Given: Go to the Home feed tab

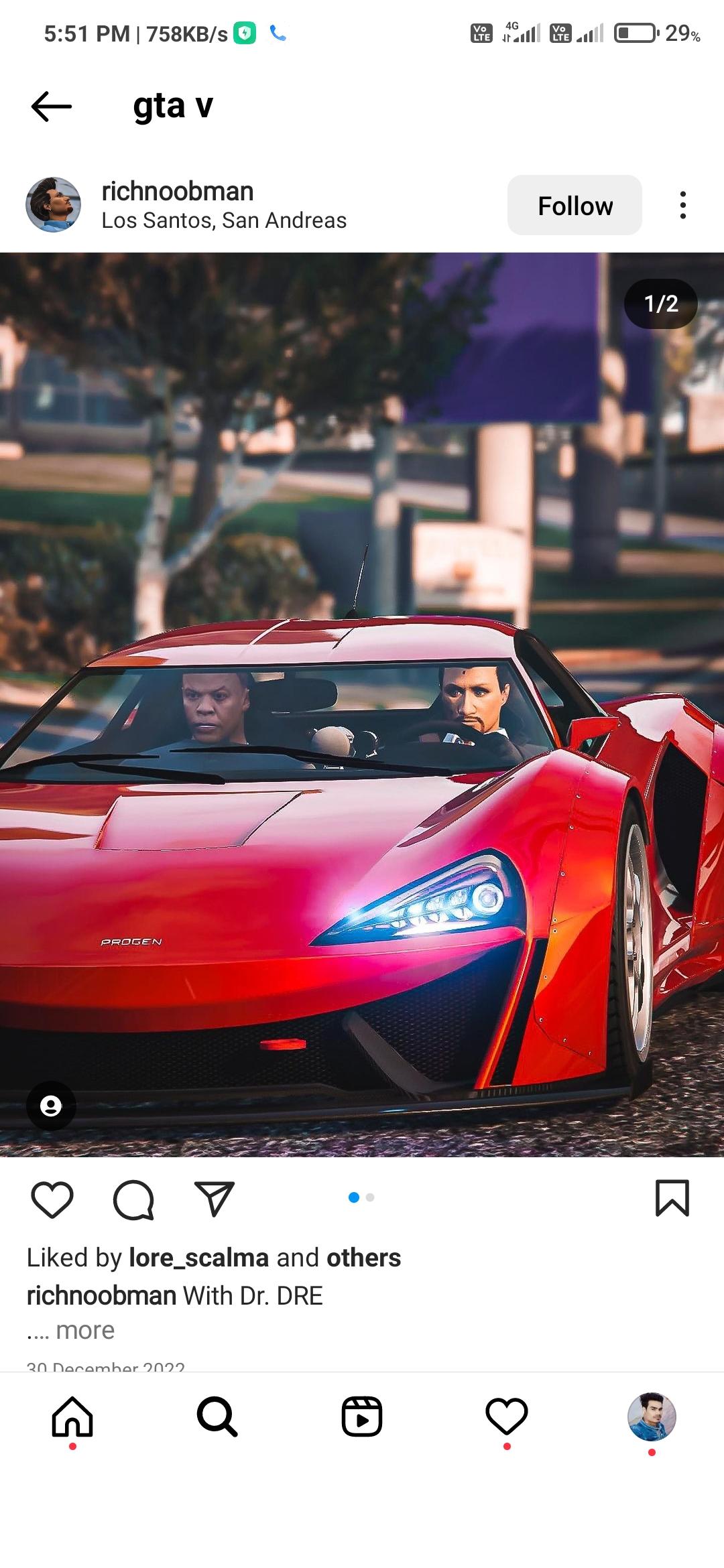Looking at the screenshot, I should [x=72, y=1417].
